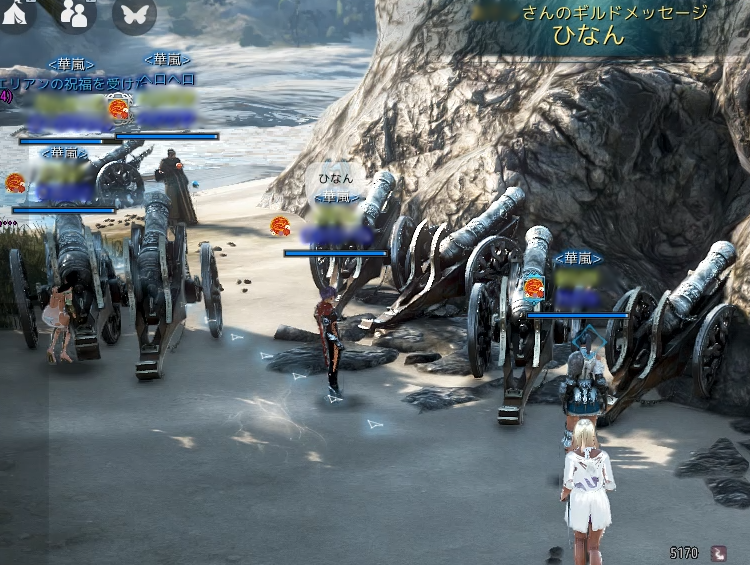
Task: Open the two-person friends icon
Action: (x=75, y=13)
